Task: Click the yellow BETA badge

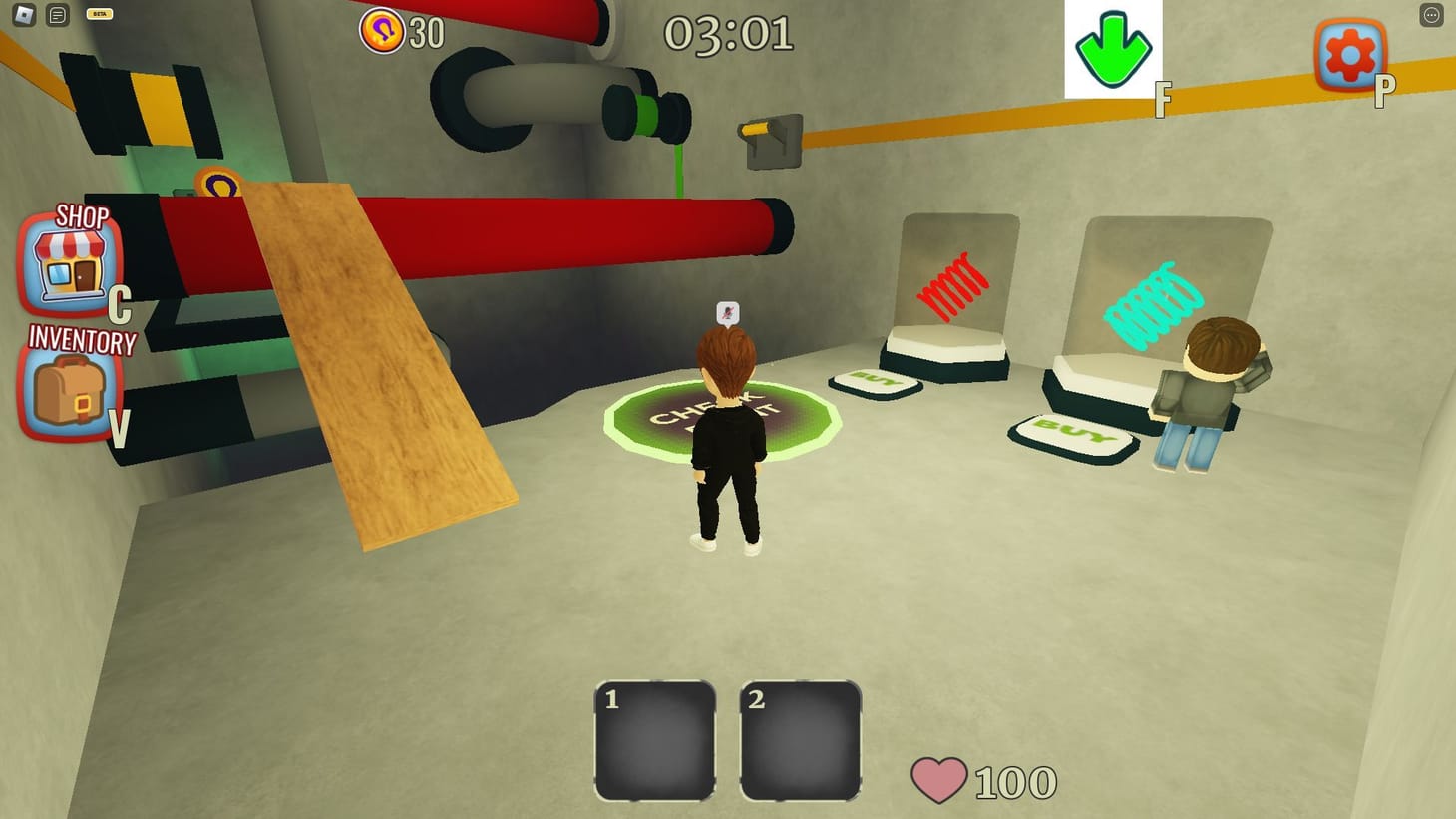Action: (99, 13)
